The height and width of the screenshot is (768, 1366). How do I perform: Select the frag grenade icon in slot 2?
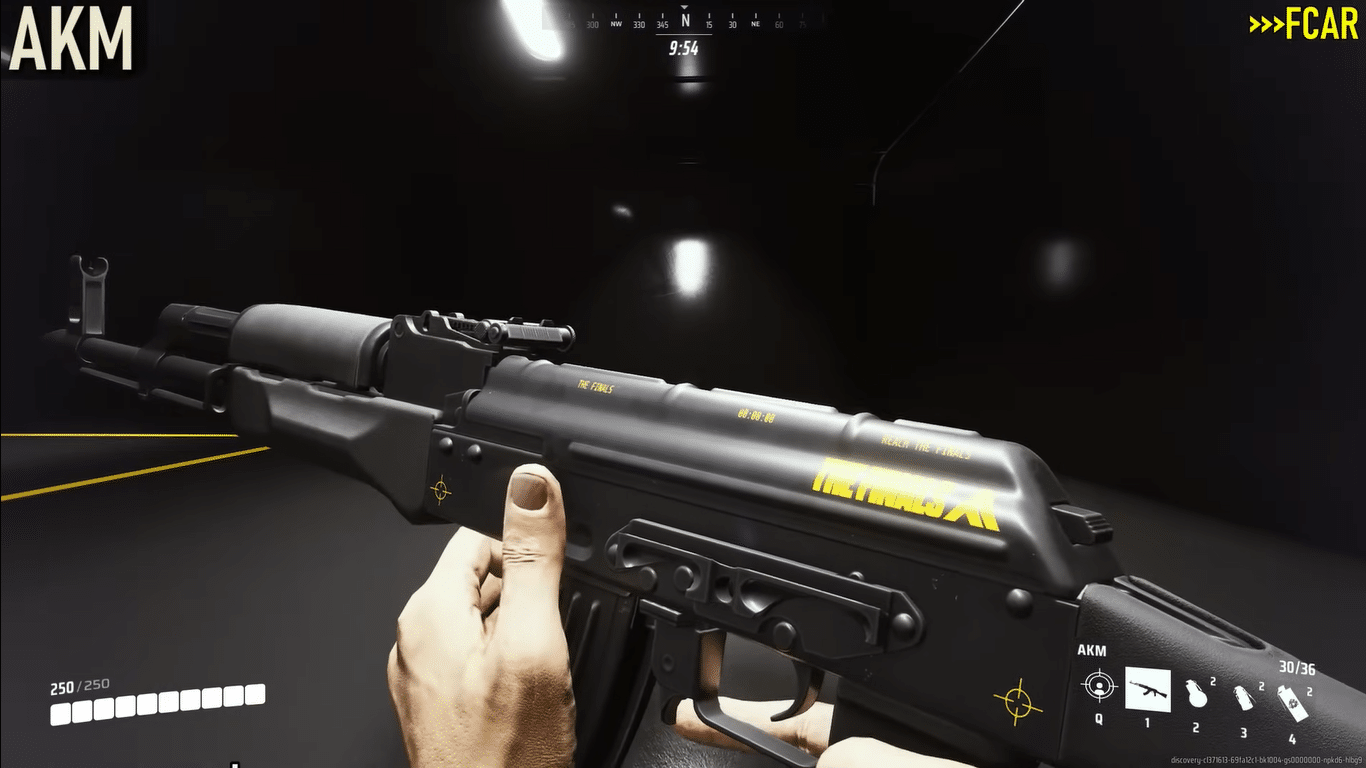pos(1197,694)
